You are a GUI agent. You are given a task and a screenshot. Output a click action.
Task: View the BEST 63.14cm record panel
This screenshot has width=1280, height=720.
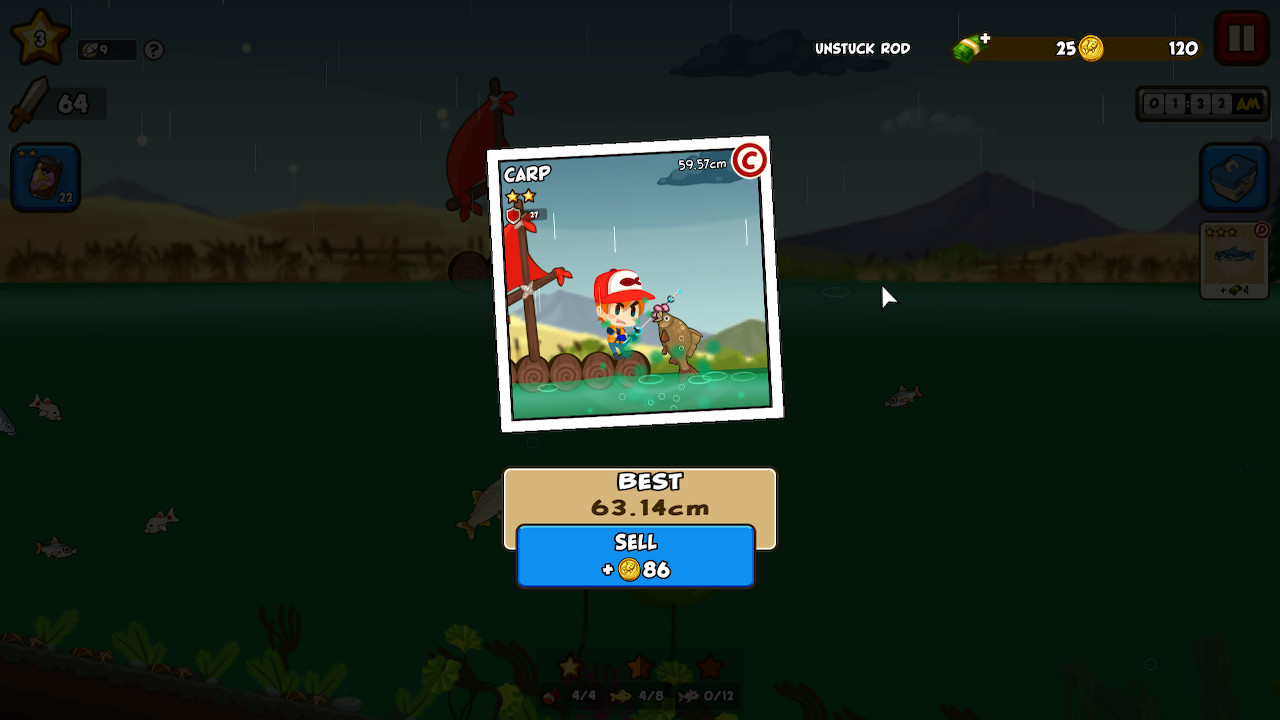641,495
